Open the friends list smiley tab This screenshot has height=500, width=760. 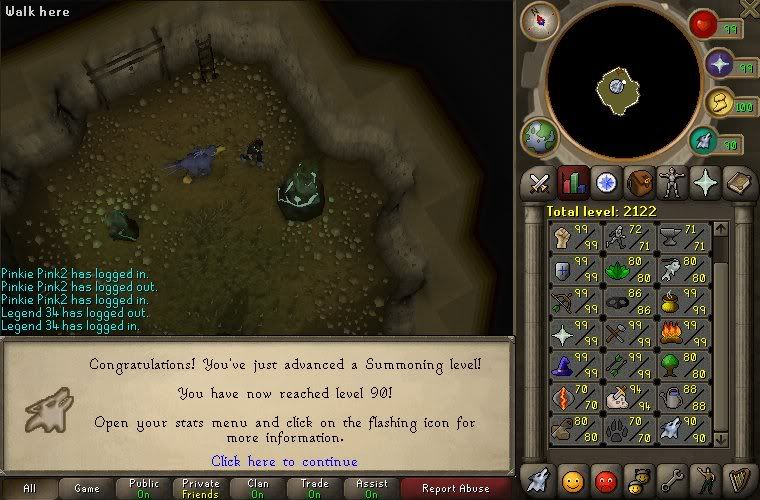[x=572, y=480]
